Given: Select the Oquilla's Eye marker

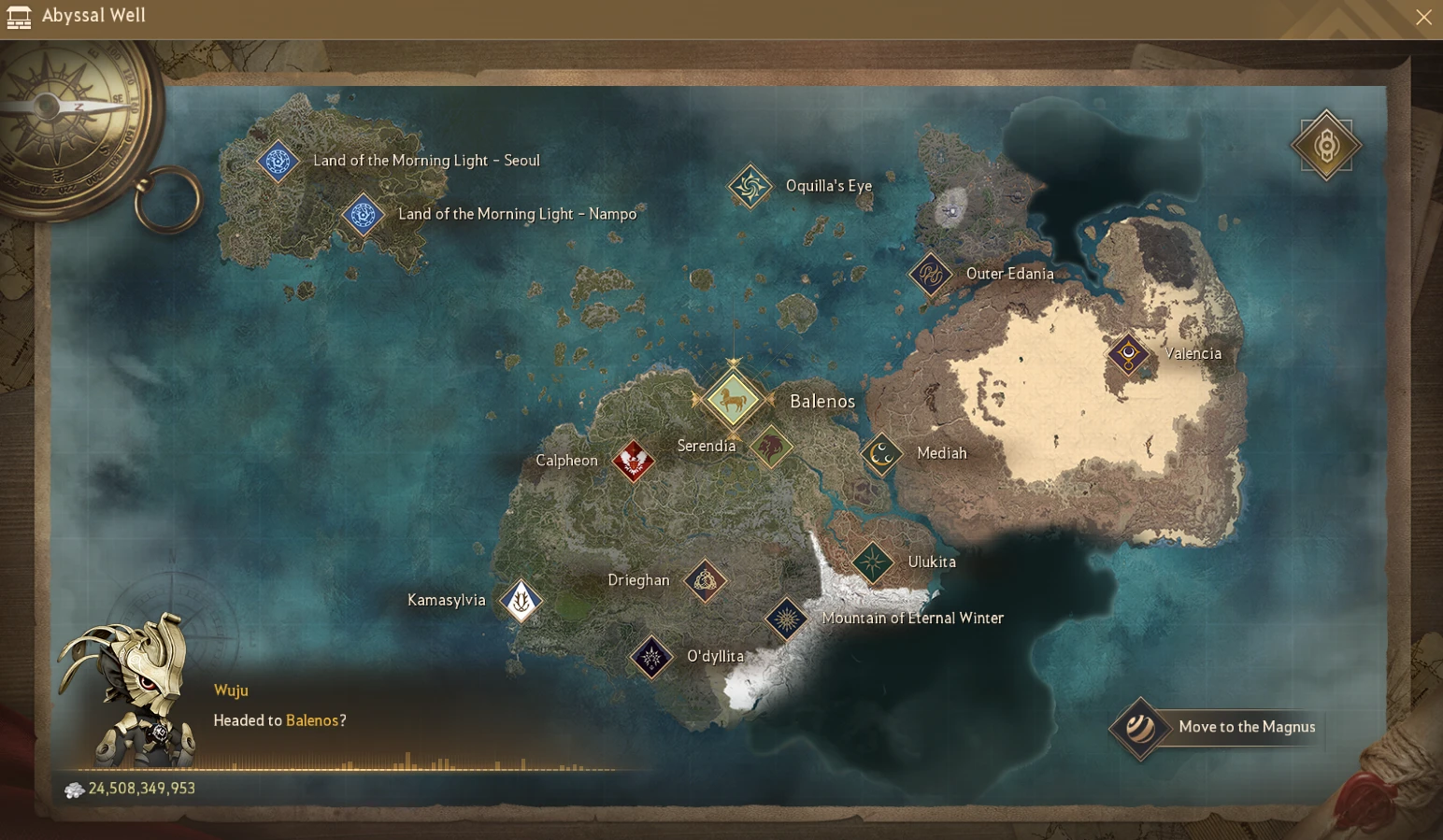Looking at the screenshot, I should click(x=750, y=187).
